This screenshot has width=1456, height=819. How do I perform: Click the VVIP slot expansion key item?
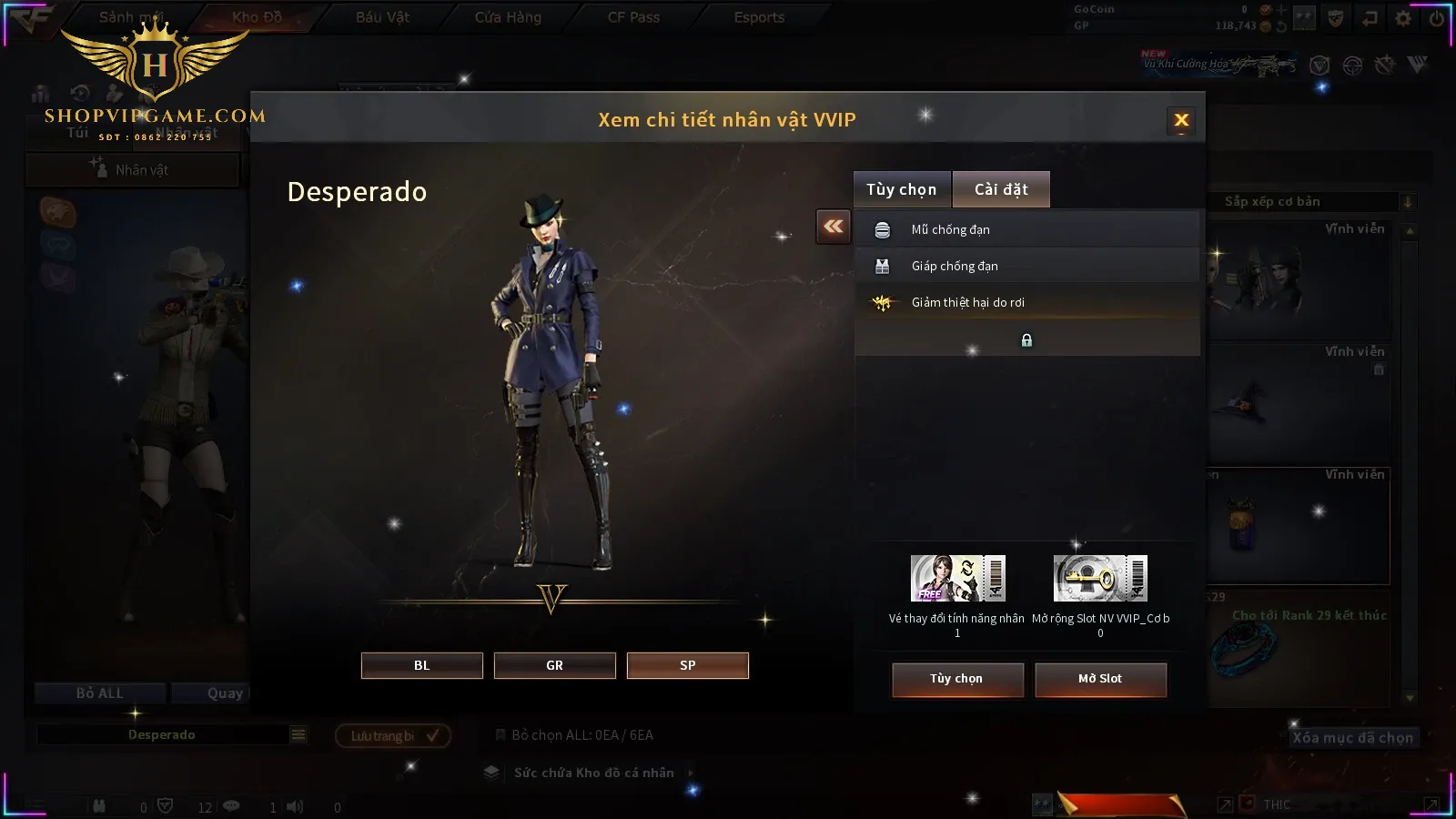click(x=1100, y=579)
